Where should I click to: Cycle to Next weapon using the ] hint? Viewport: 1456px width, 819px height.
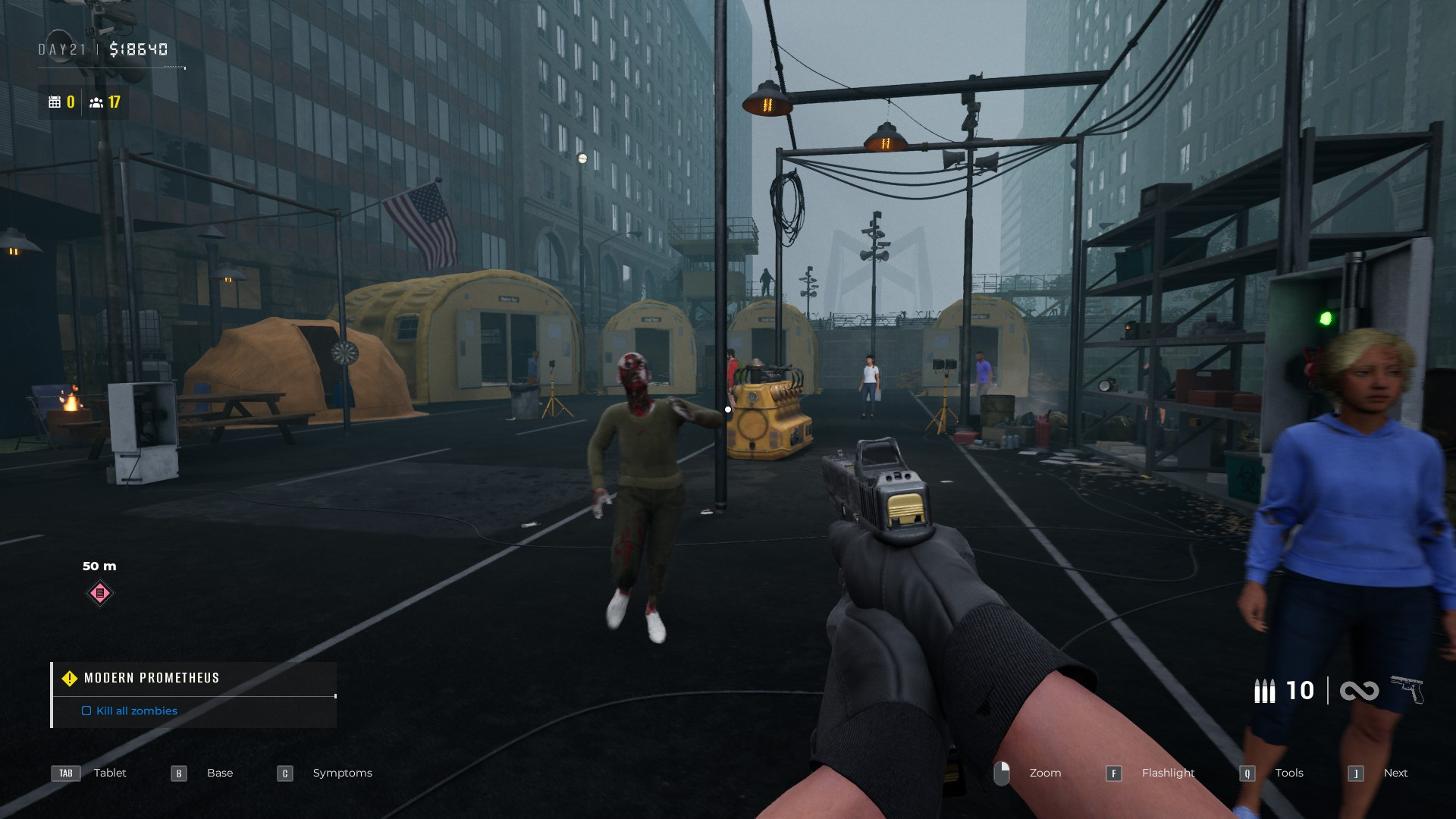(x=1357, y=773)
